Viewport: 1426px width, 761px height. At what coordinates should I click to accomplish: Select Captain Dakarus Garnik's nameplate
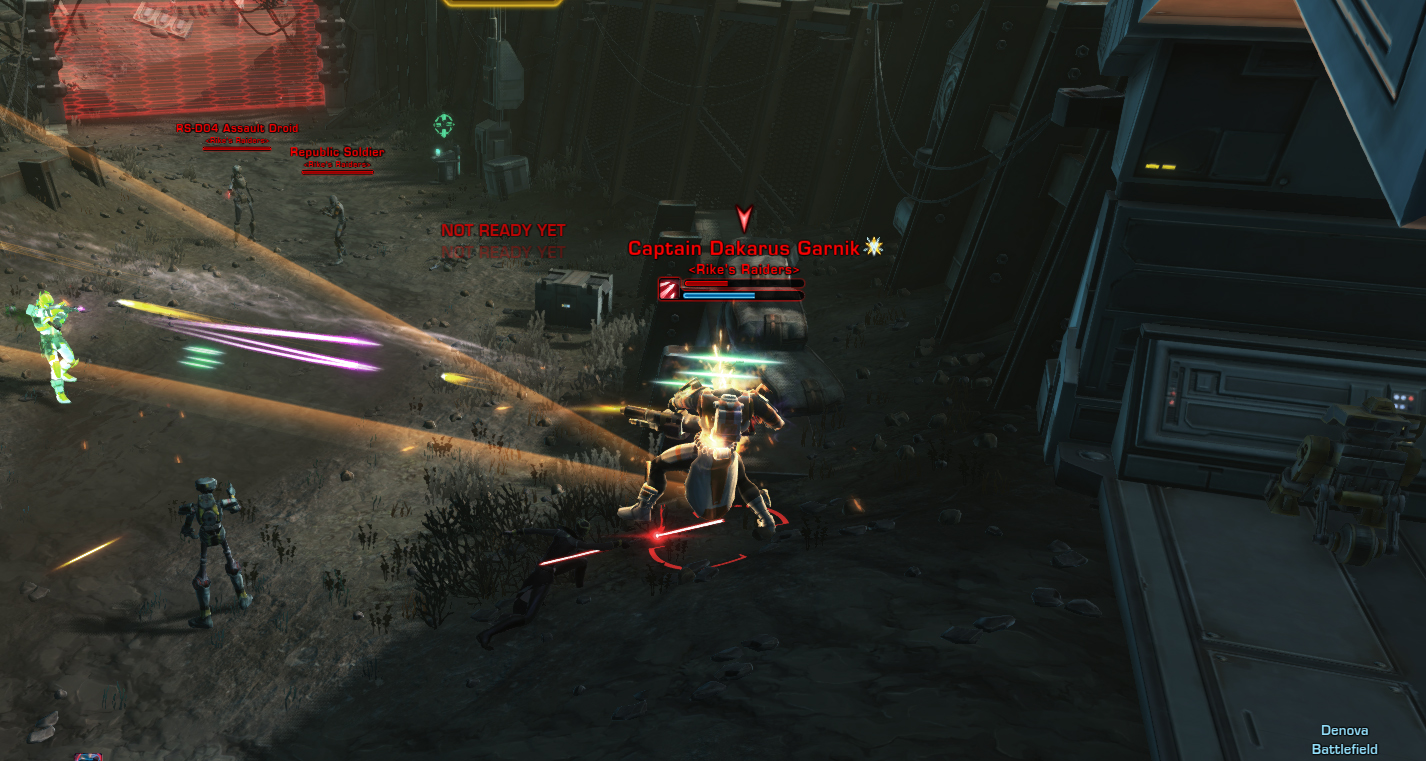tap(743, 248)
